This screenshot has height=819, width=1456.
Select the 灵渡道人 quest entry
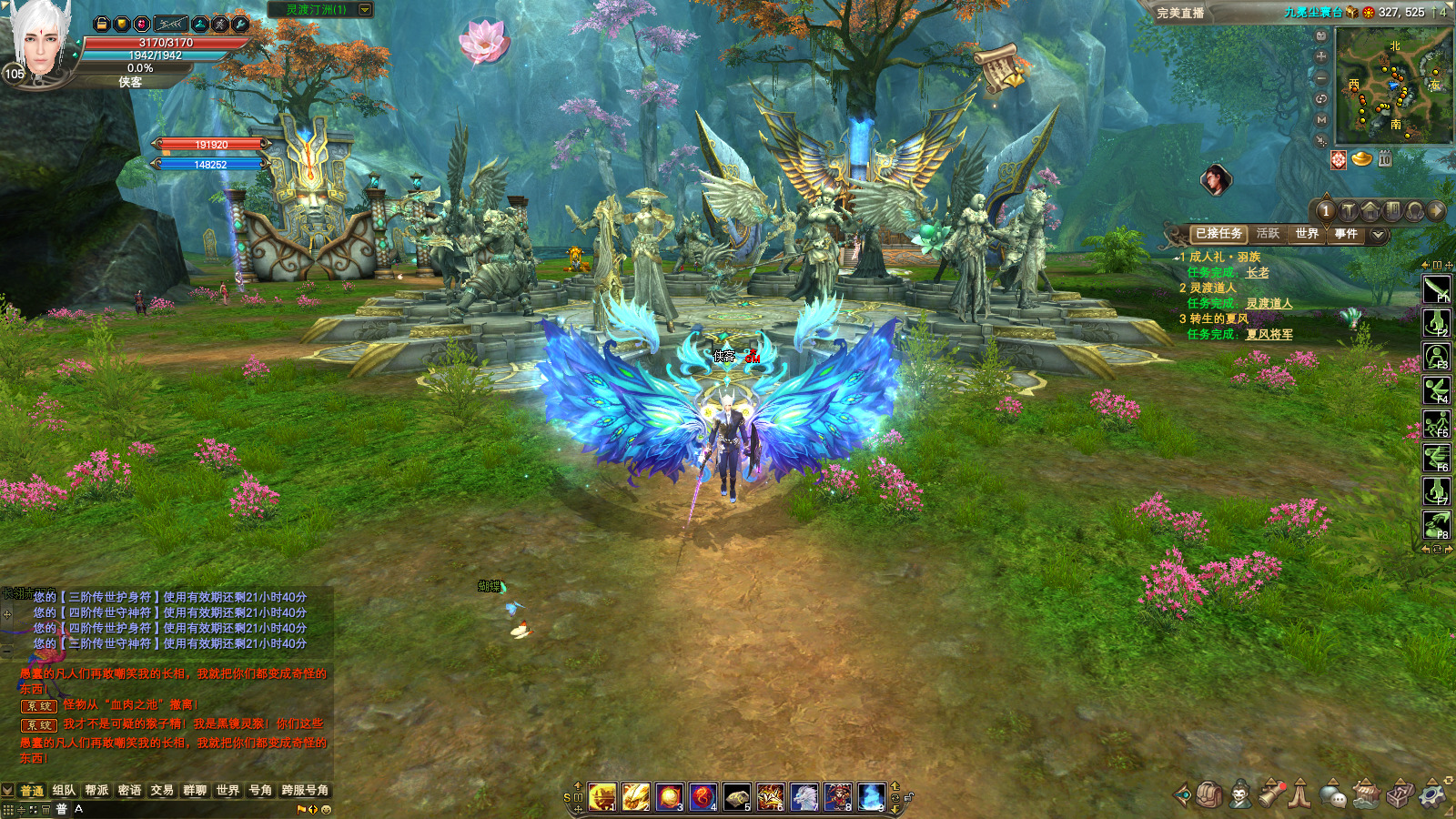point(1213,288)
